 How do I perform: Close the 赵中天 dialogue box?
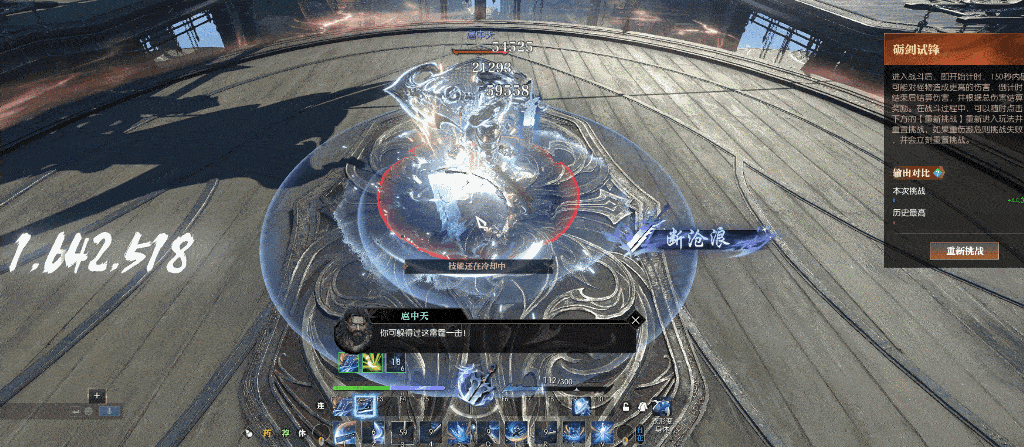tap(636, 321)
